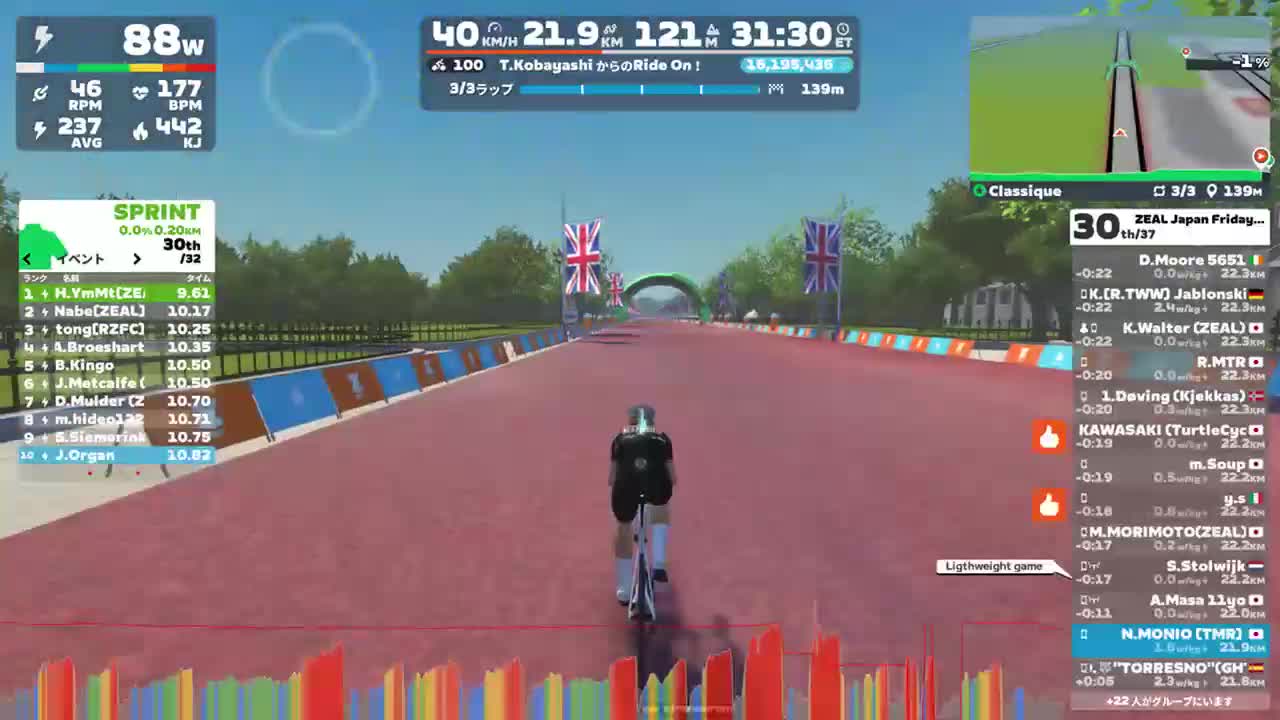Image resolution: width=1280 pixels, height=720 pixels.
Task: Click the thumbs-up icon beside rider y.s
Action: (1048, 506)
